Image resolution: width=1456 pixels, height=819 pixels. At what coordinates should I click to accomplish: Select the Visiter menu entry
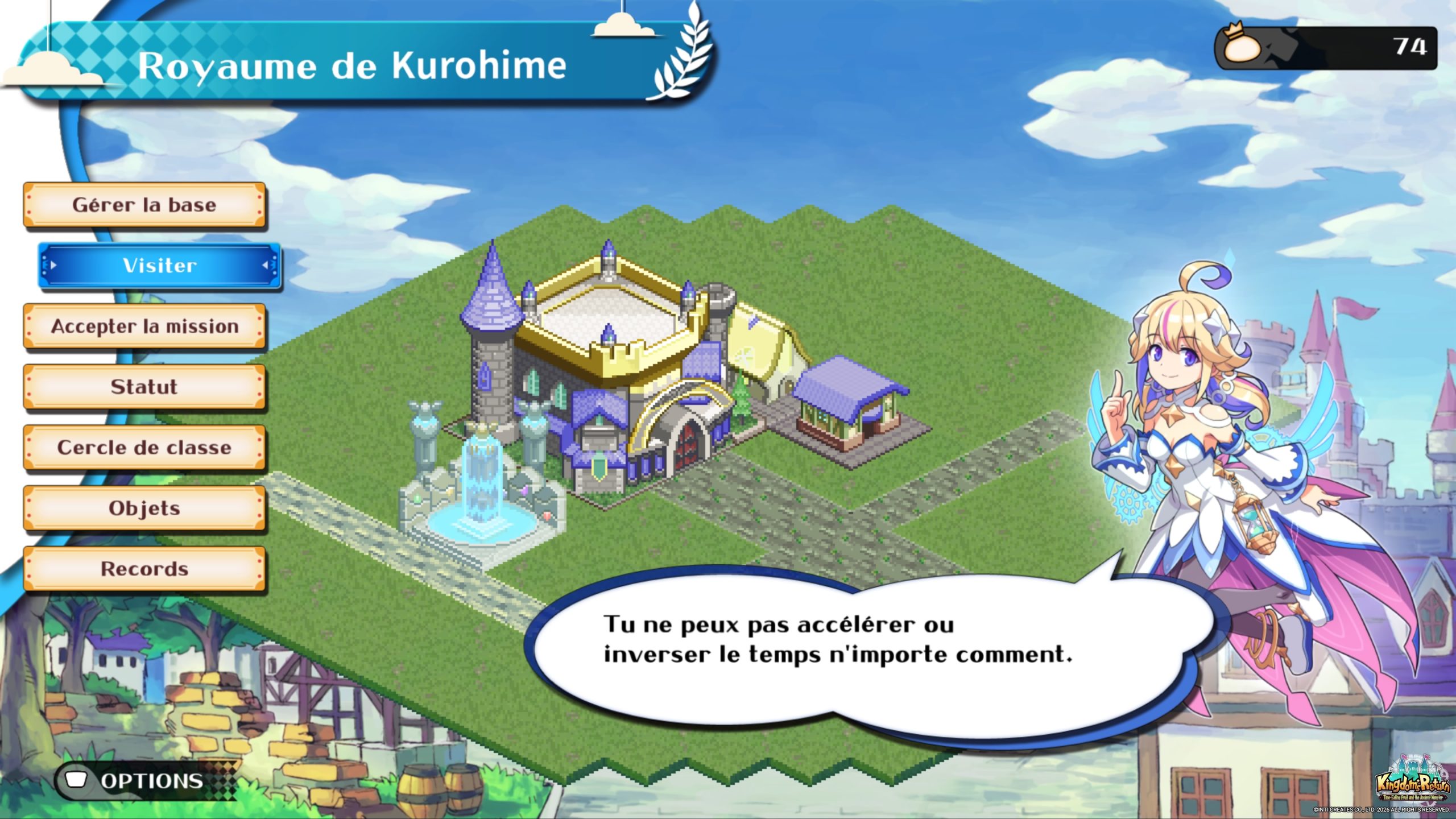click(x=160, y=266)
